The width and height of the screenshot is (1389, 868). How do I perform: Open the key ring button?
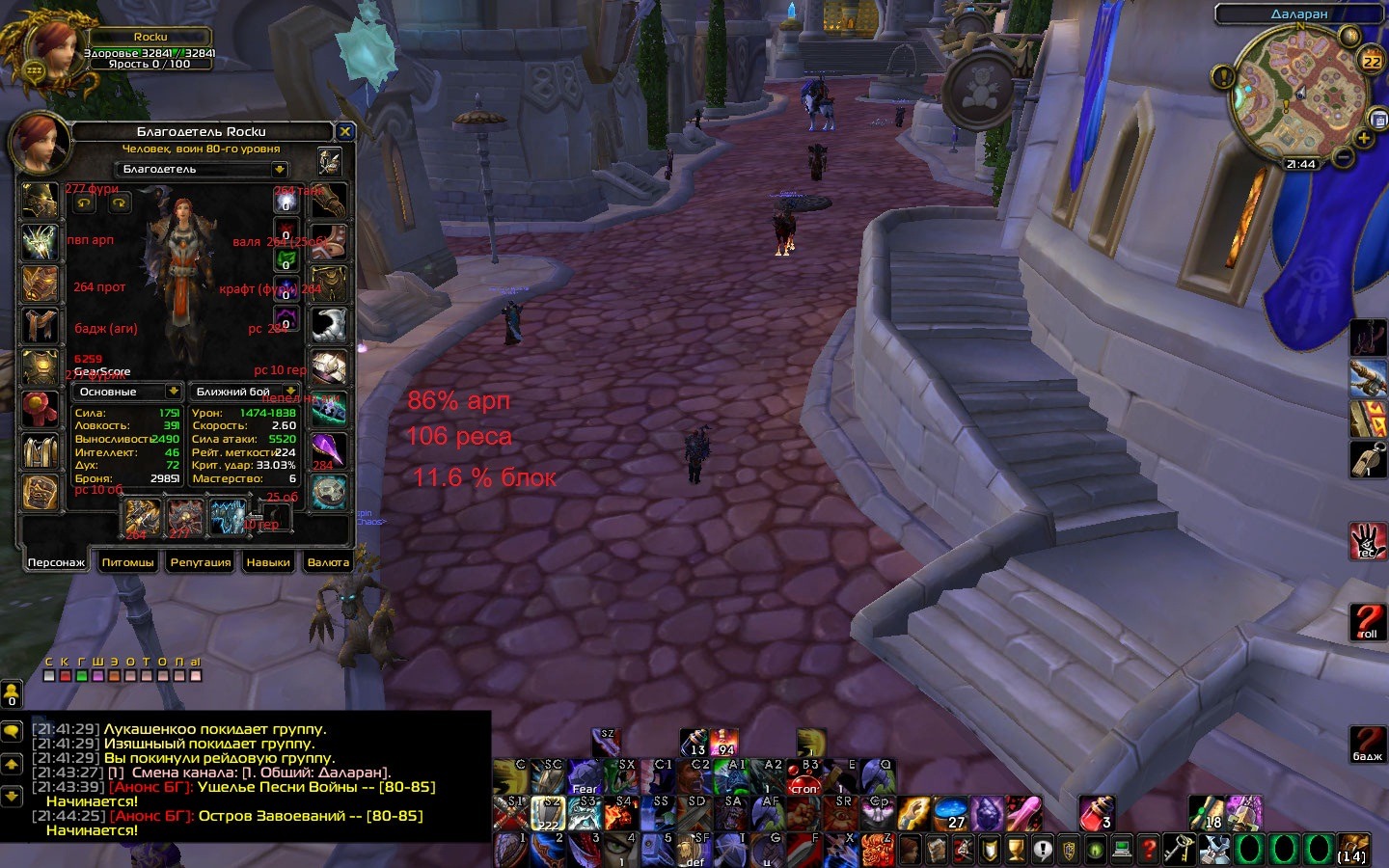(x=1178, y=849)
